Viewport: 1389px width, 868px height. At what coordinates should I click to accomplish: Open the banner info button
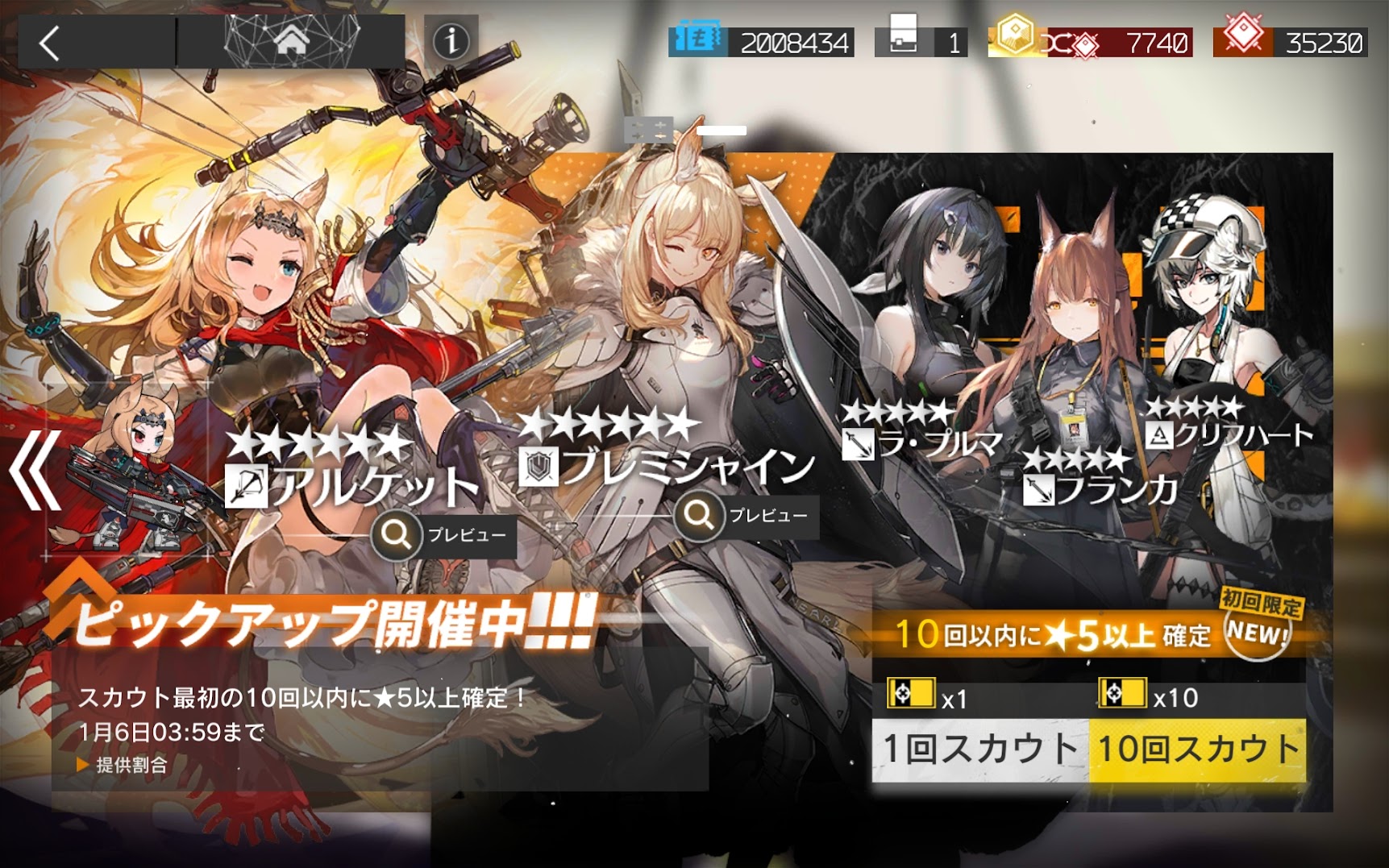(451, 40)
